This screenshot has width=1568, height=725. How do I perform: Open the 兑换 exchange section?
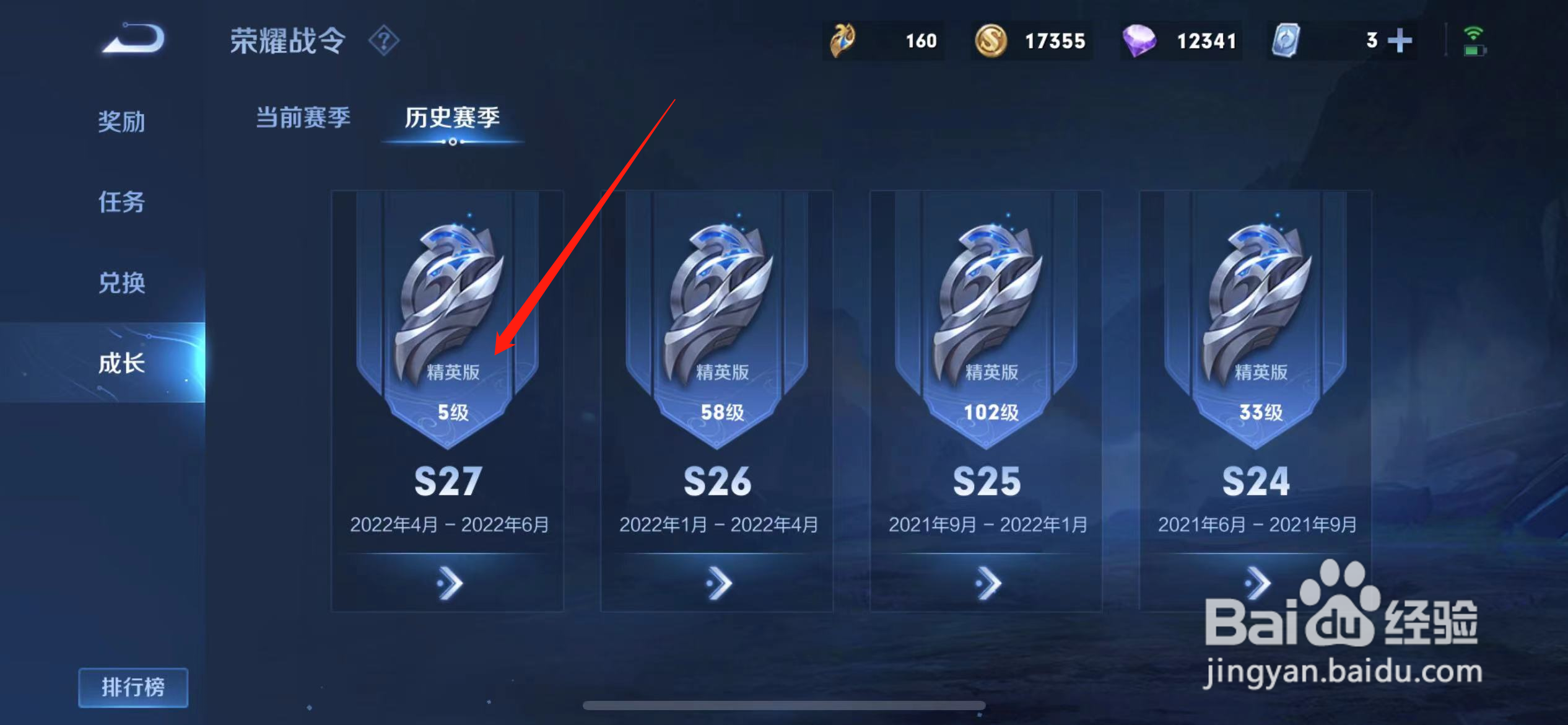coord(121,283)
